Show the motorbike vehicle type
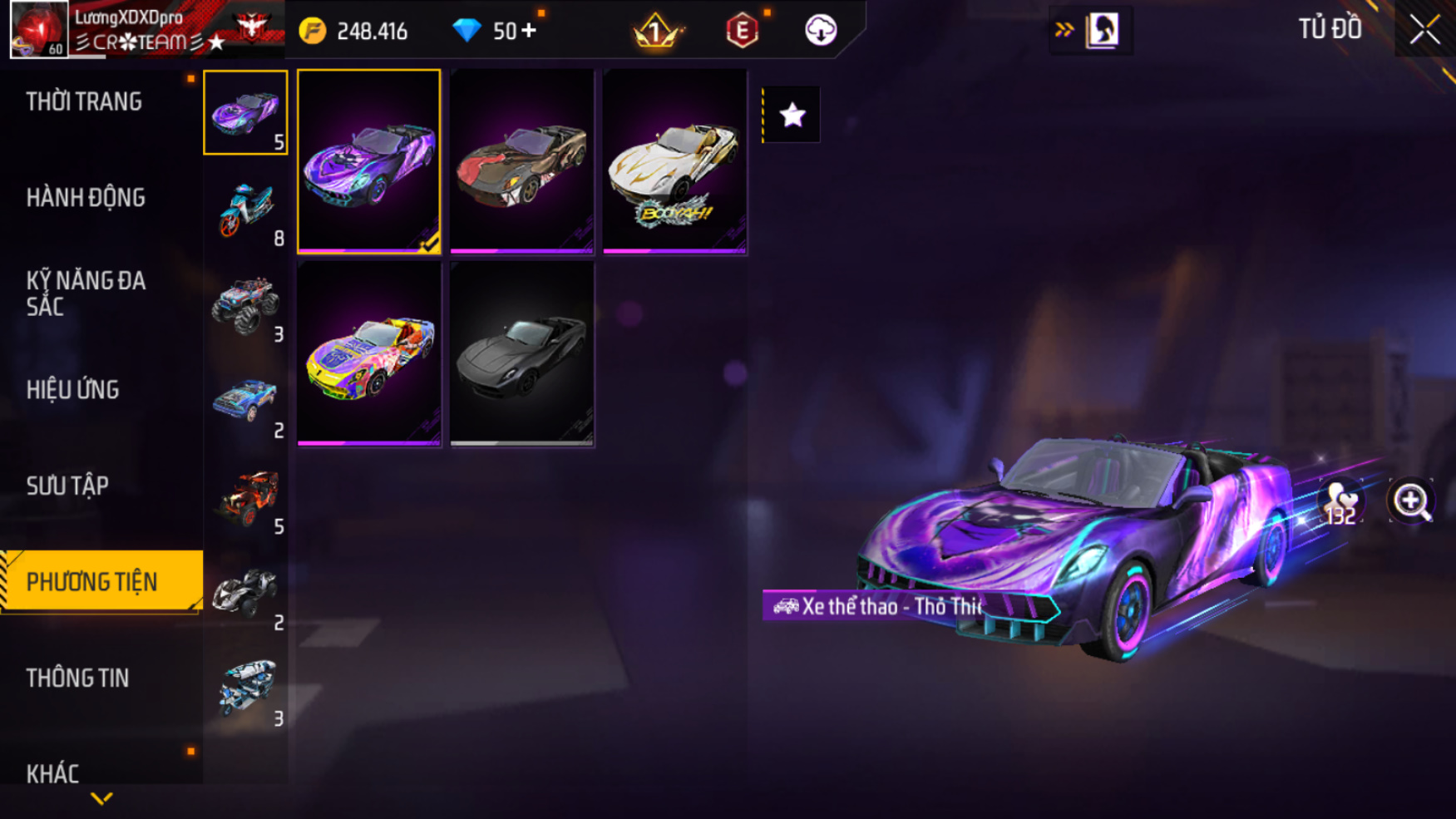The width and height of the screenshot is (1456, 819). (245, 210)
